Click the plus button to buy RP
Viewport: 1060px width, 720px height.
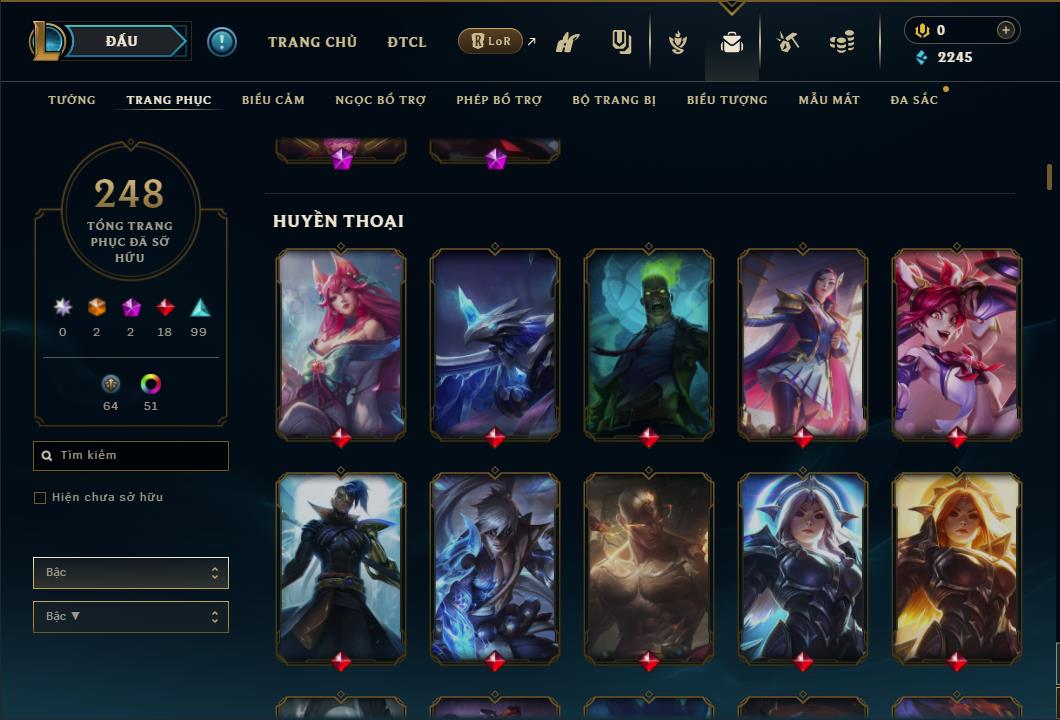[x=1006, y=30]
